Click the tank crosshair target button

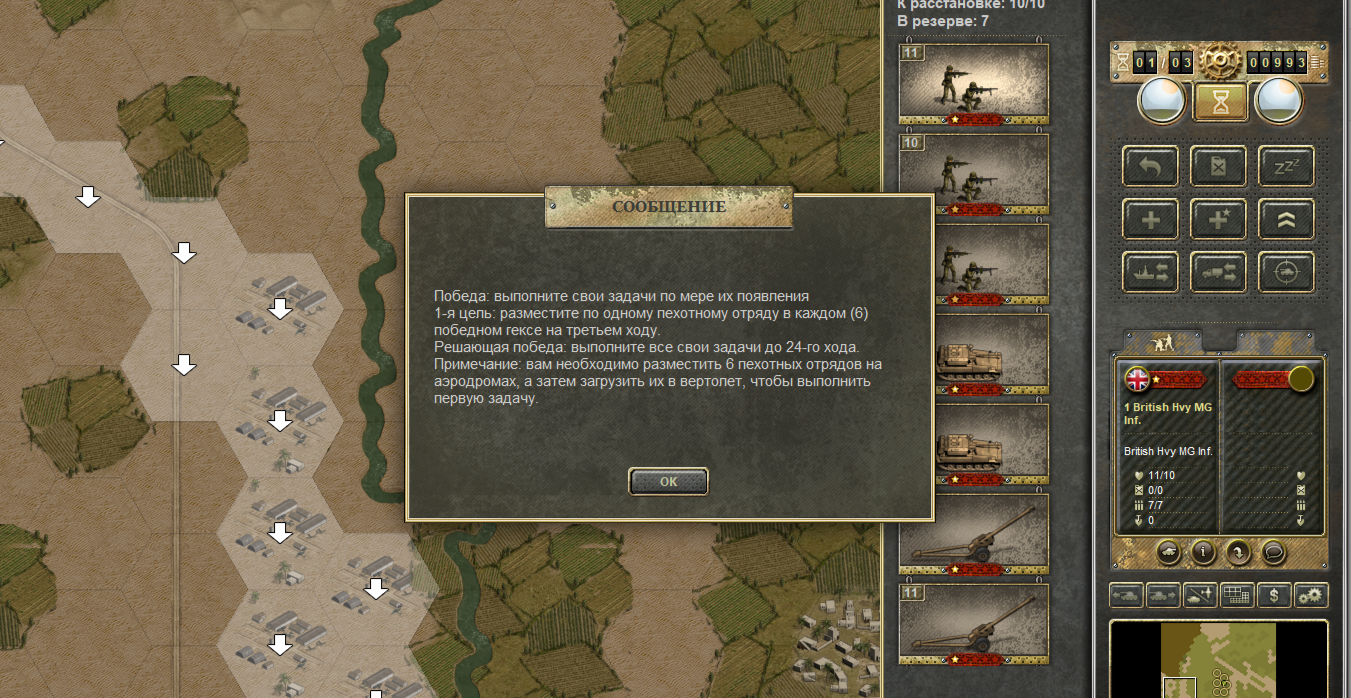pyautogui.click(x=1285, y=271)
